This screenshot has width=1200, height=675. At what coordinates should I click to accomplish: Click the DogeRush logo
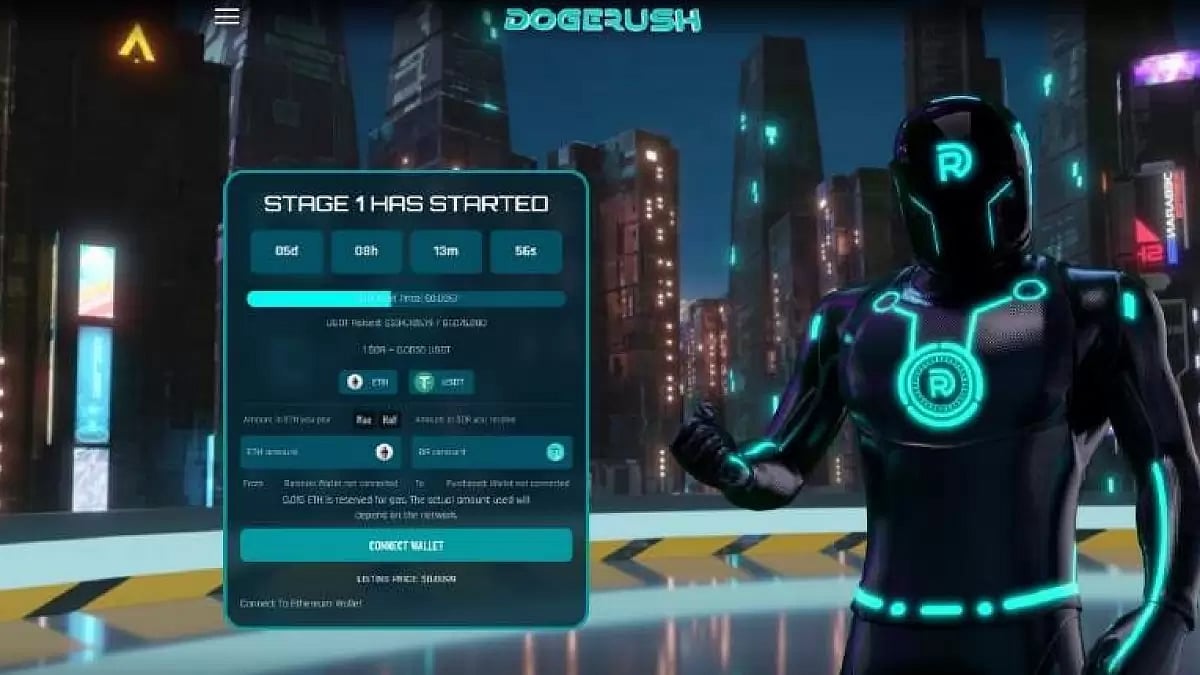click(602, 19)
